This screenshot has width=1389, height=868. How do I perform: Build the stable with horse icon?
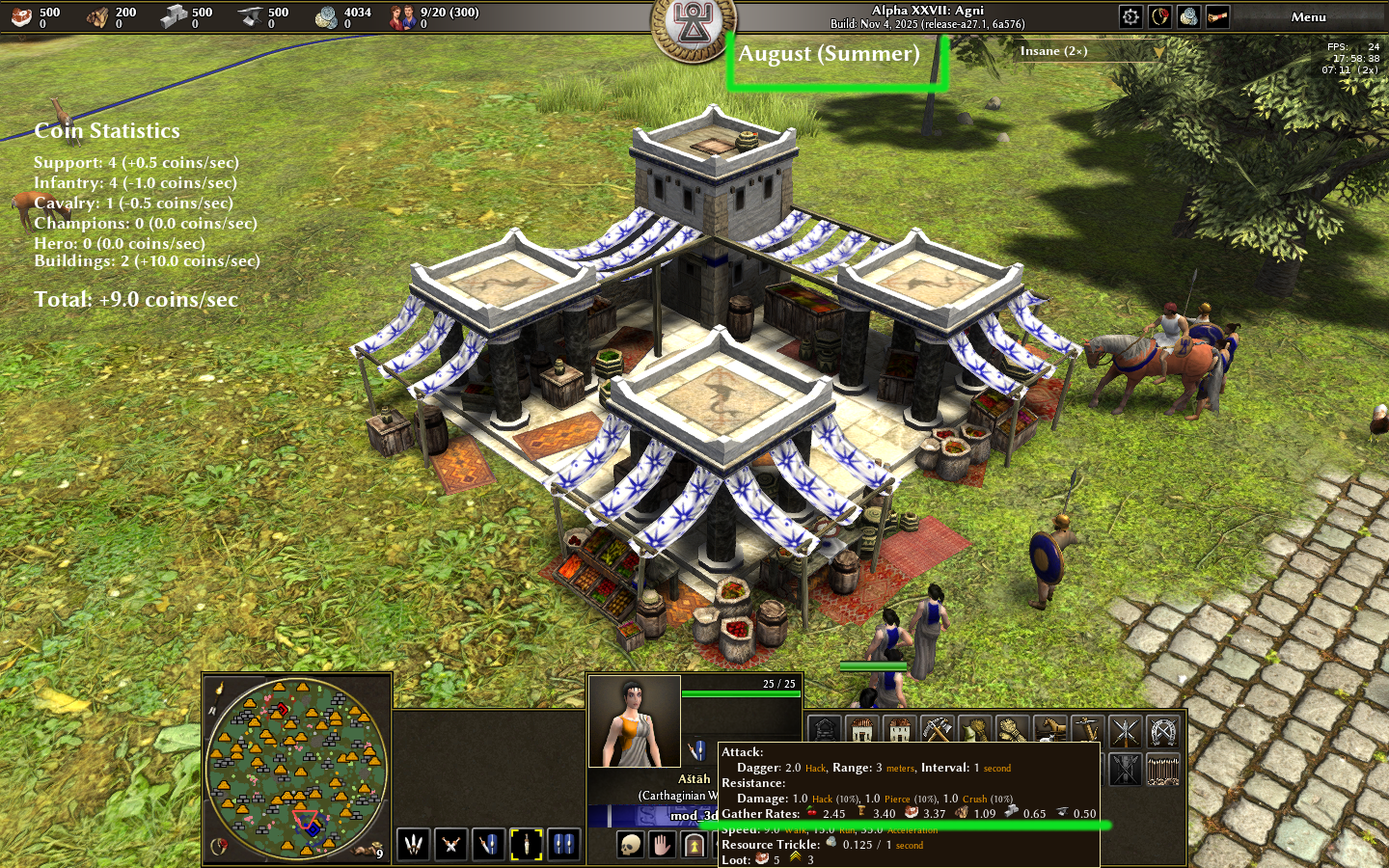coord(1049,731)
